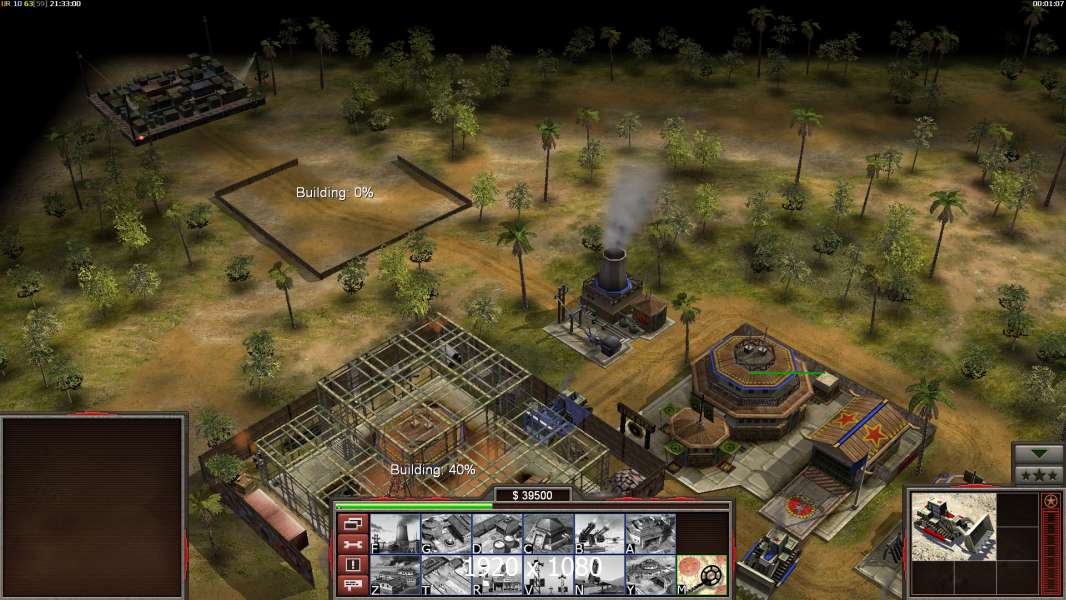
Task: Collapse panel with the green down arrow
Action: 1039,454
